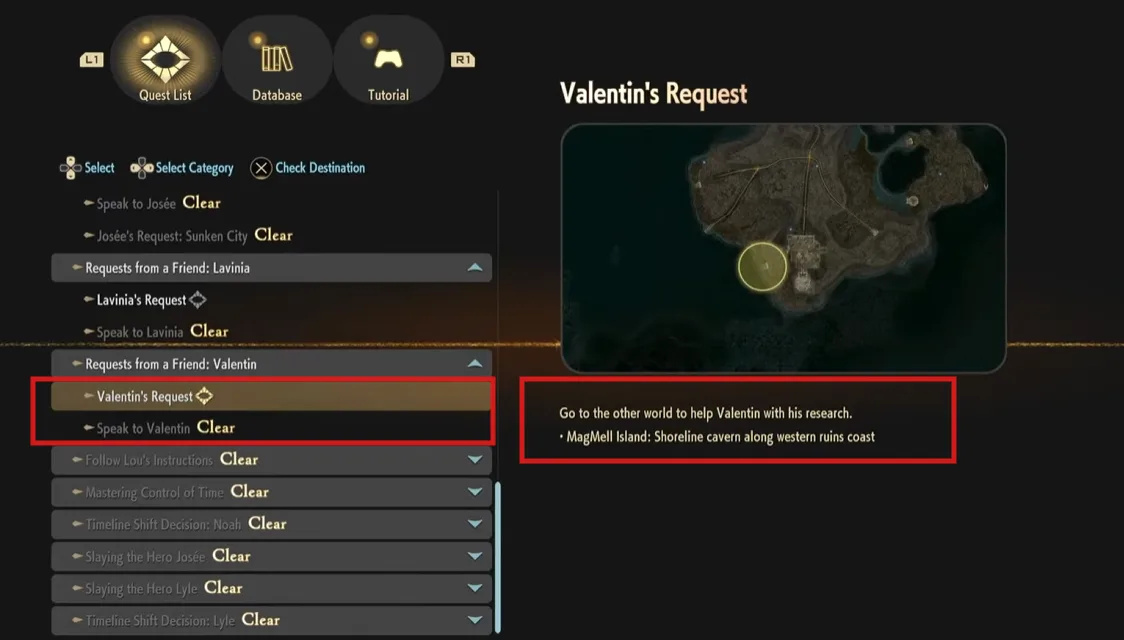
Task: Click the yellow destination circle on map
Action: (762, 267)
